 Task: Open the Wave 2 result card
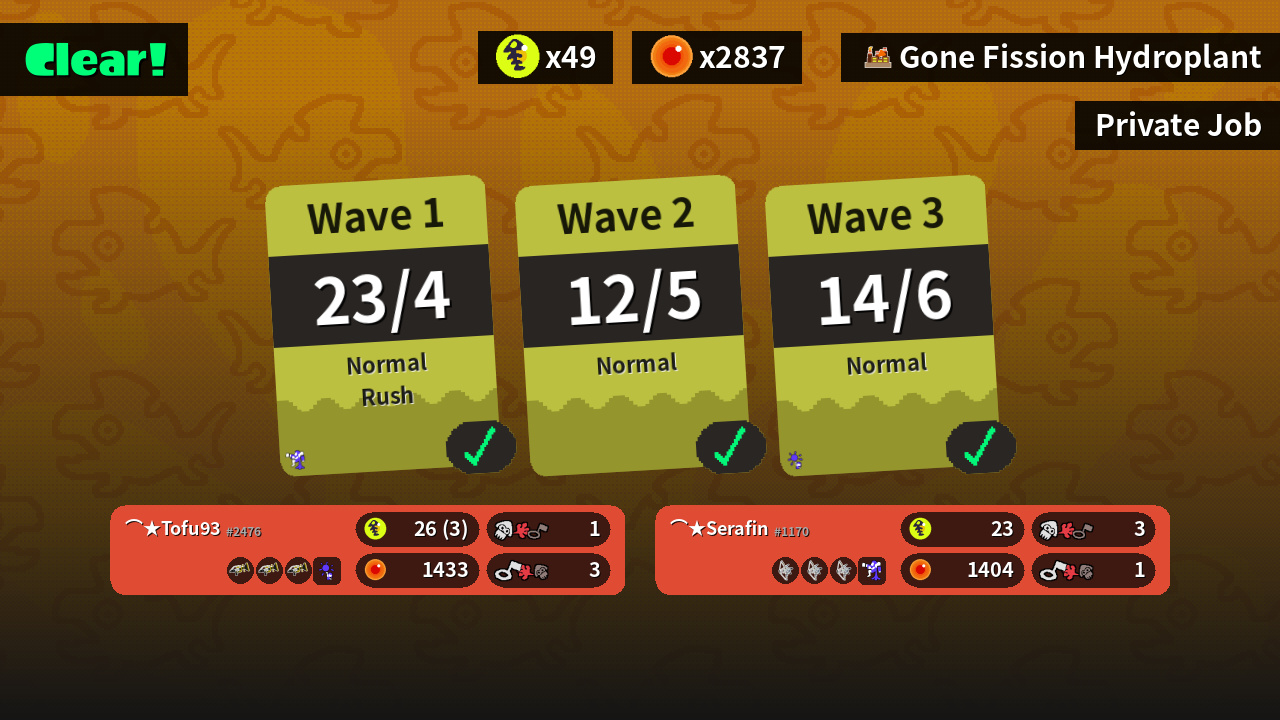pos(632,325)
